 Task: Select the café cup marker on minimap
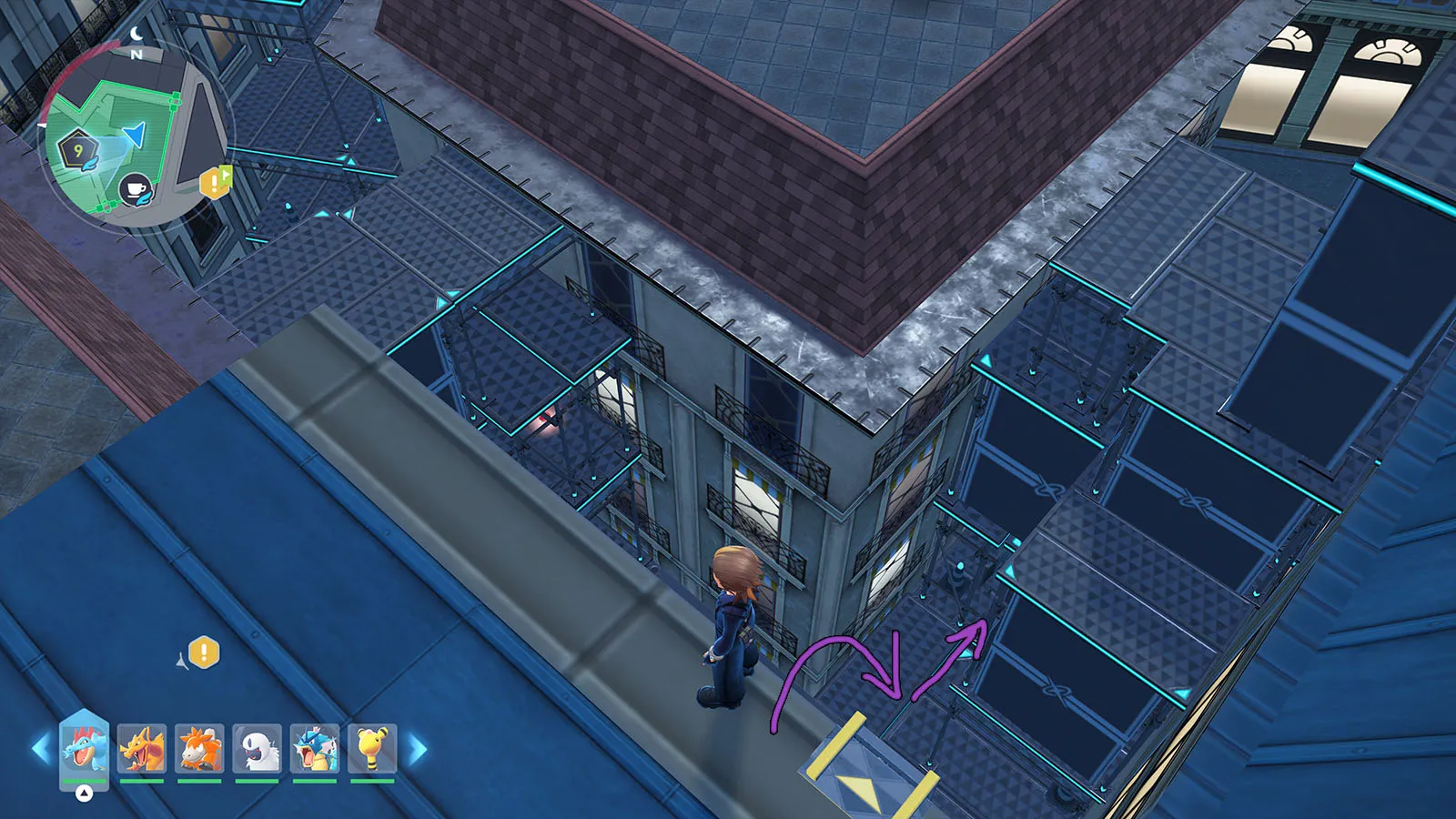click(x=136, y=190)
